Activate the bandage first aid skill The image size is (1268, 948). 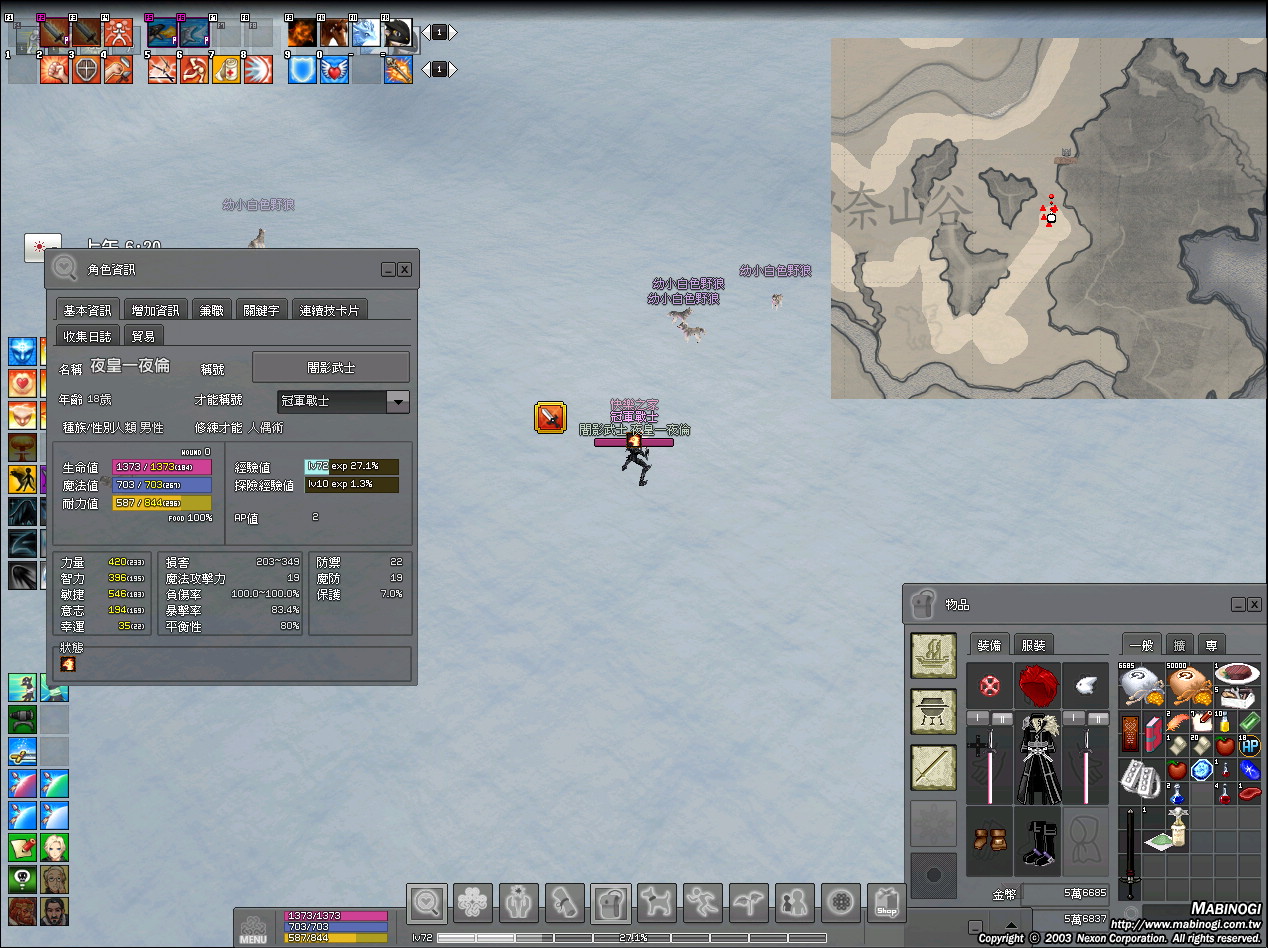pyautogui.click(x=227, y=69)
